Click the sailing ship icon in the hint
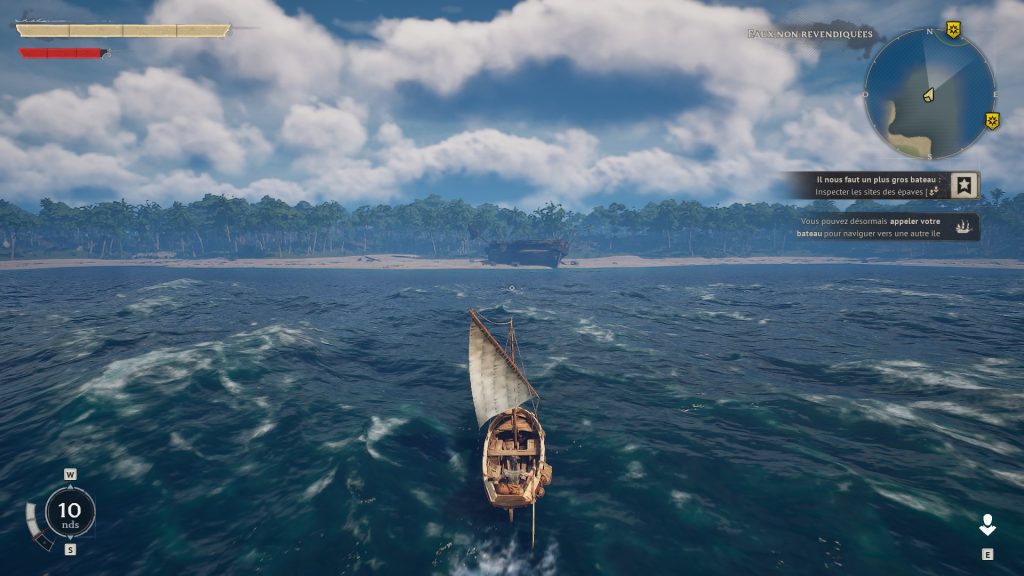Screen dimensions: 1024x576 (965, 227)
